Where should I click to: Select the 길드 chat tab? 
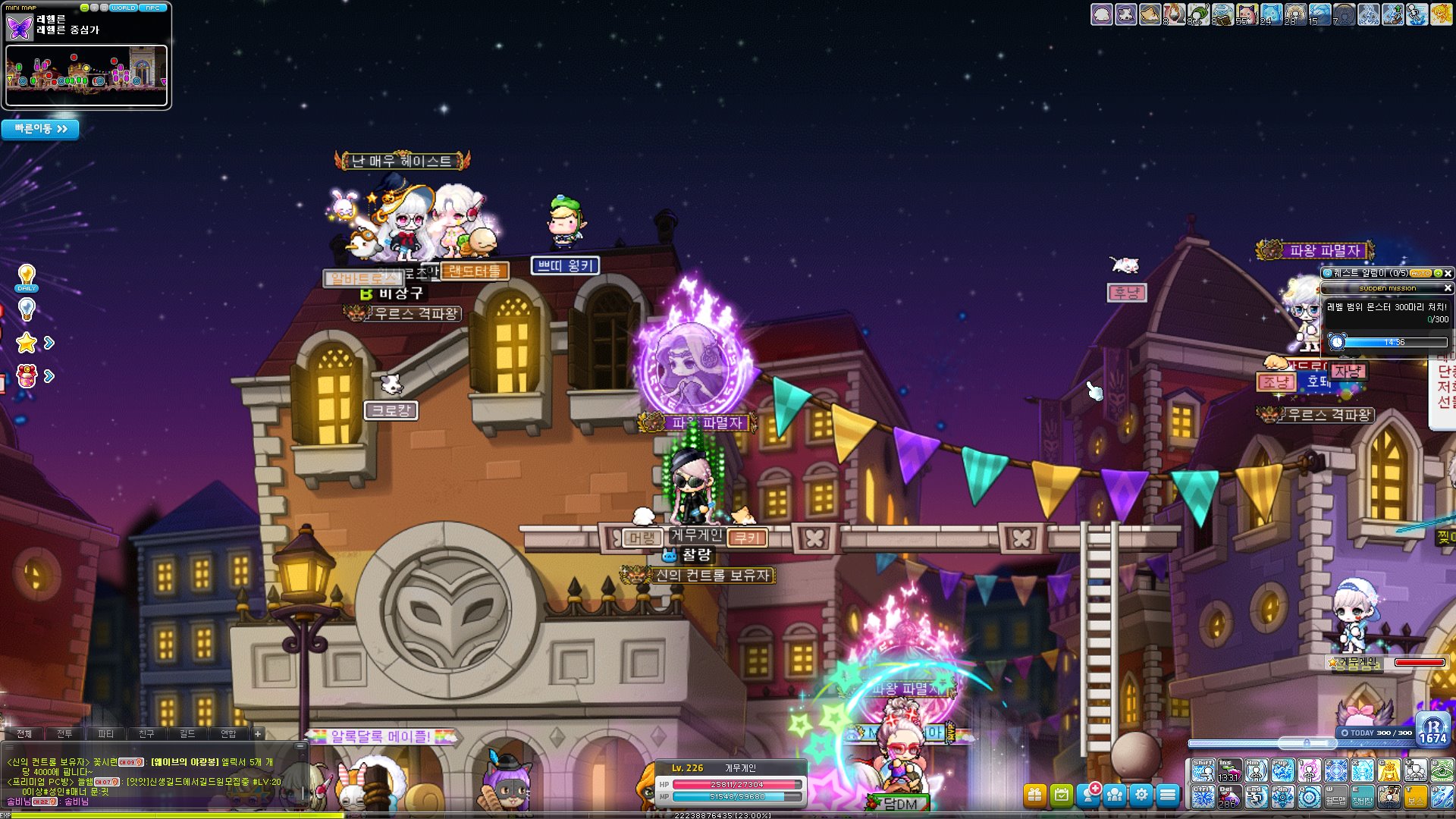(x=187, y=733)
